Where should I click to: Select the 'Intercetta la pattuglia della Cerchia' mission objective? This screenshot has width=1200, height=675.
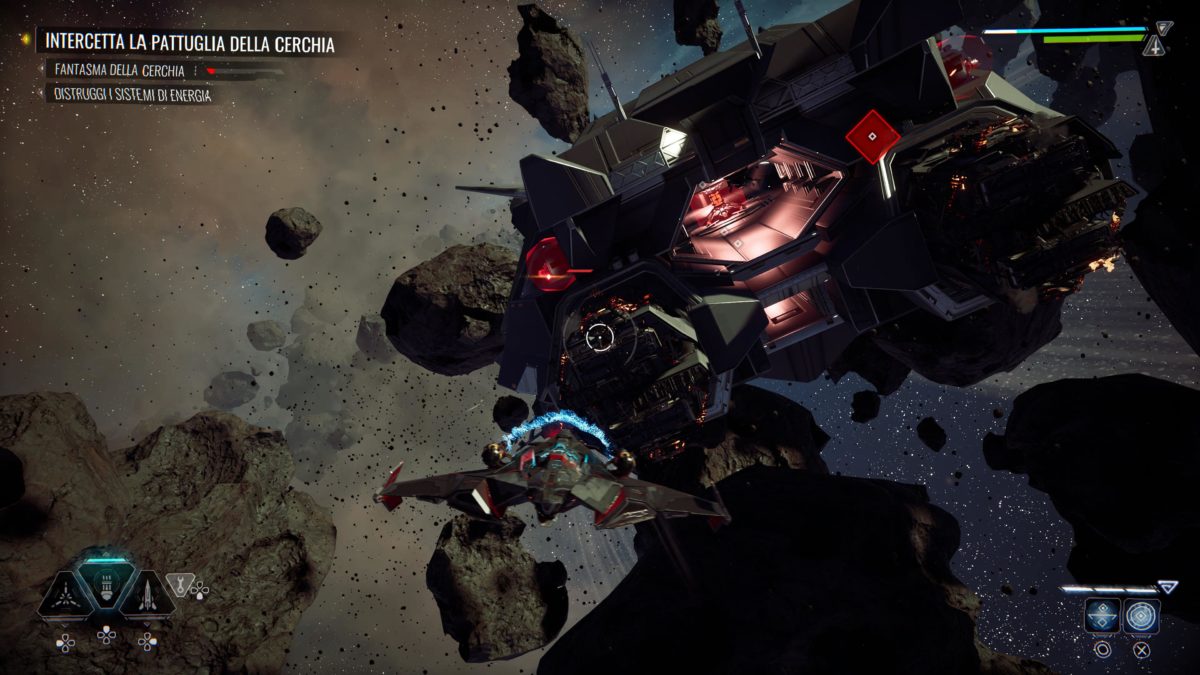pos(190,44)
